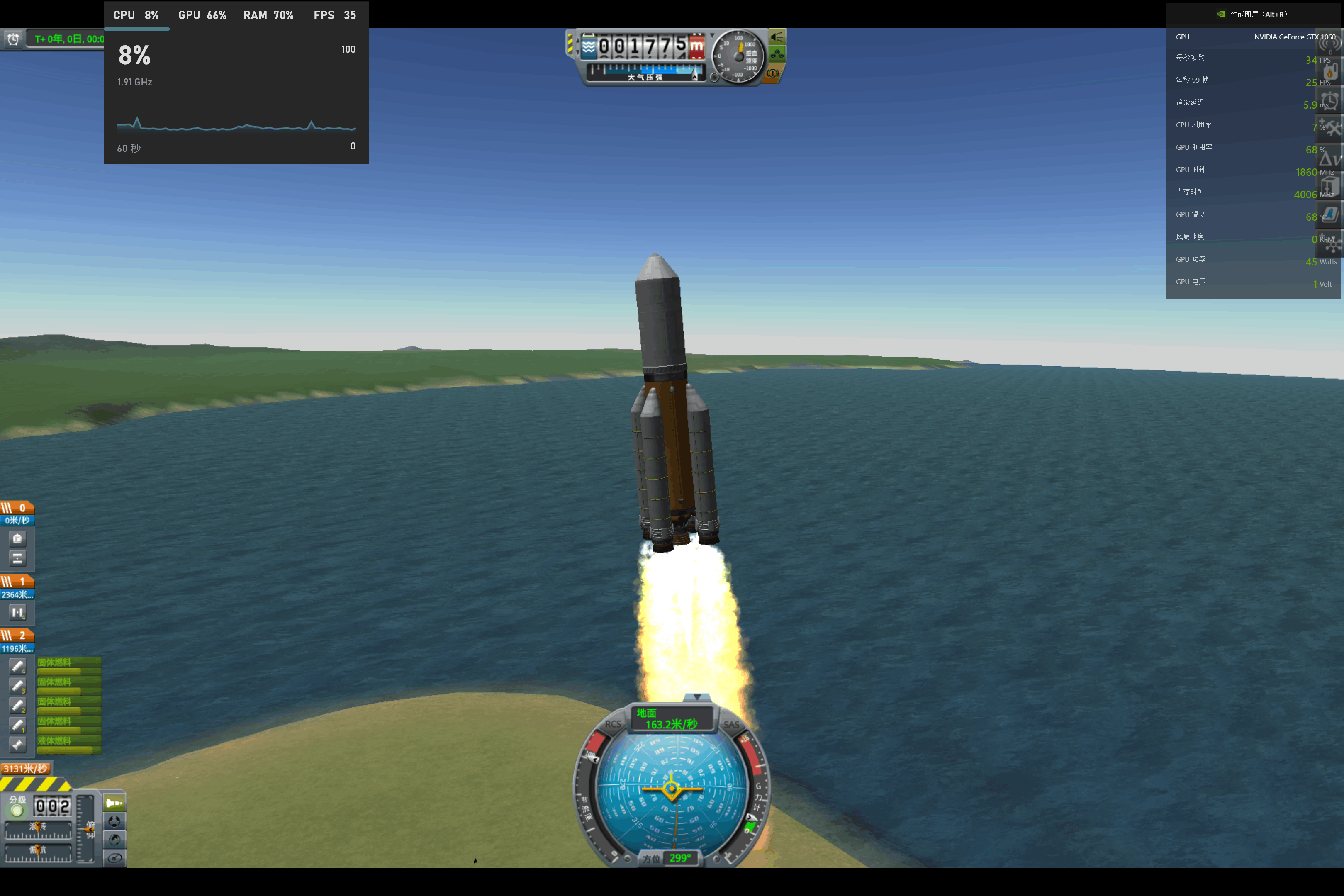
Task: Select the stage 2 header tab
Action: pos(17,635)
